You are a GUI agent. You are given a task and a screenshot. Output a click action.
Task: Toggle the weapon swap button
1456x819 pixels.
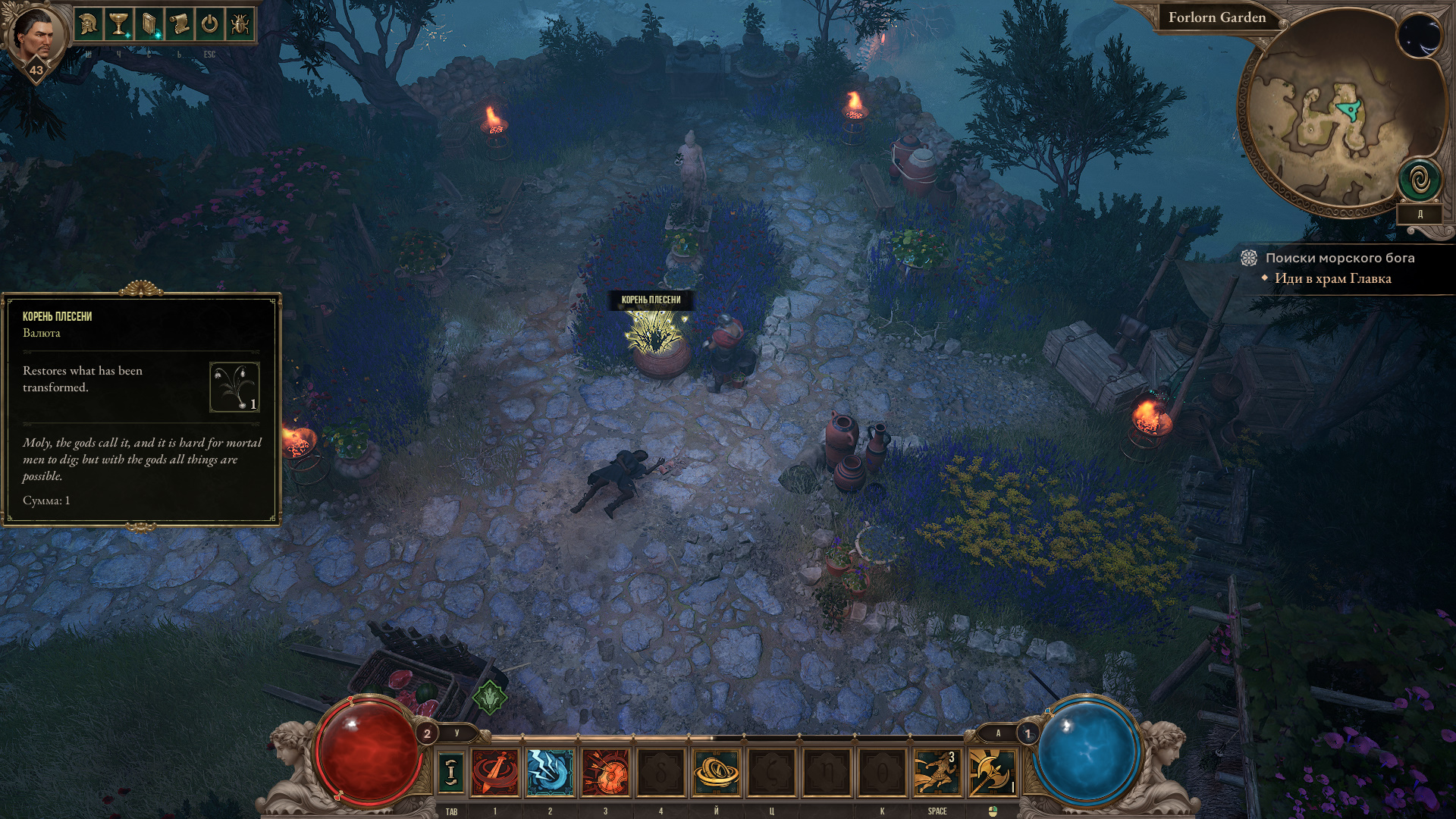click(x=451, y=772)
